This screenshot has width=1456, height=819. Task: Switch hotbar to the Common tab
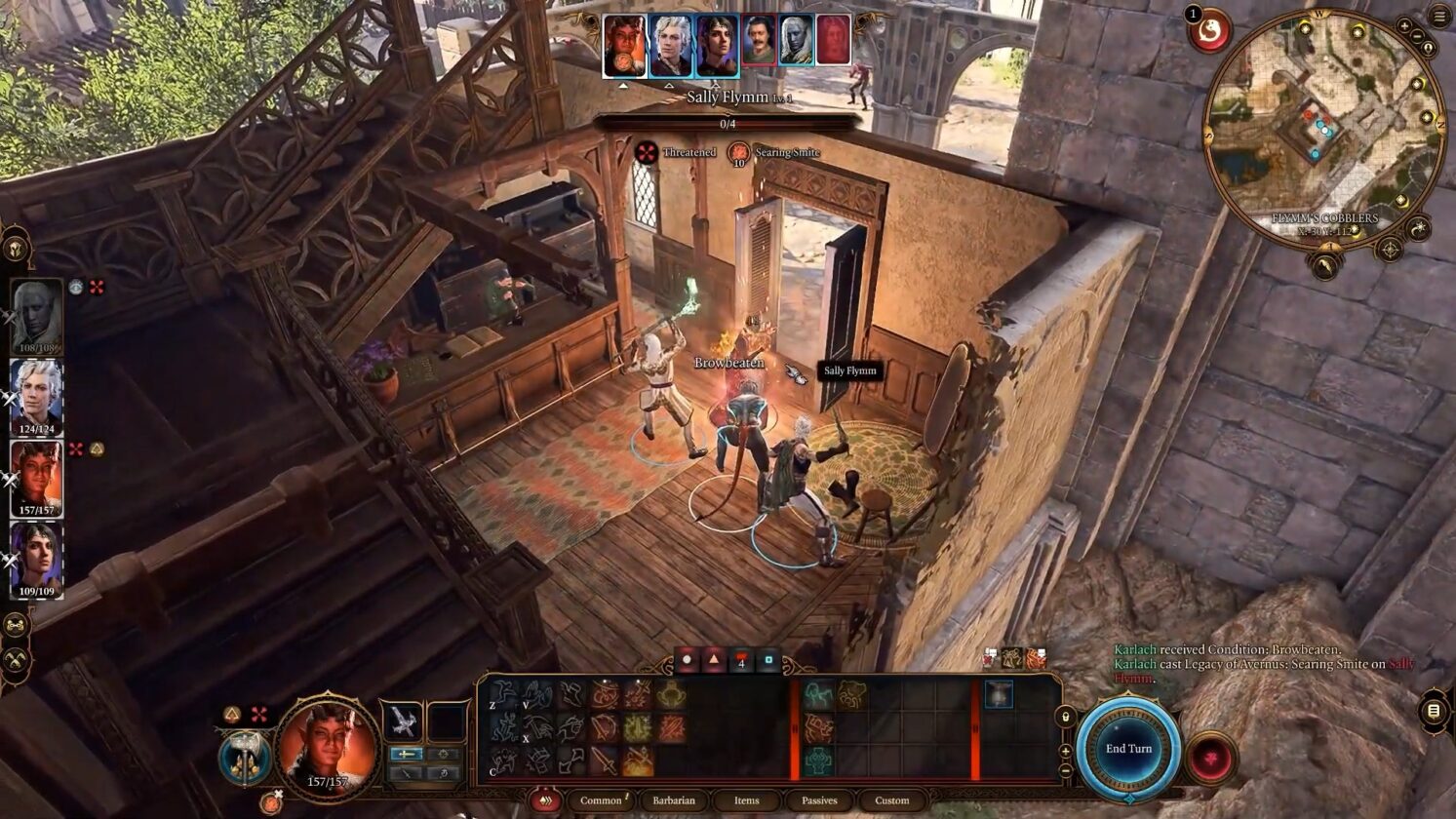pos(601,800)
